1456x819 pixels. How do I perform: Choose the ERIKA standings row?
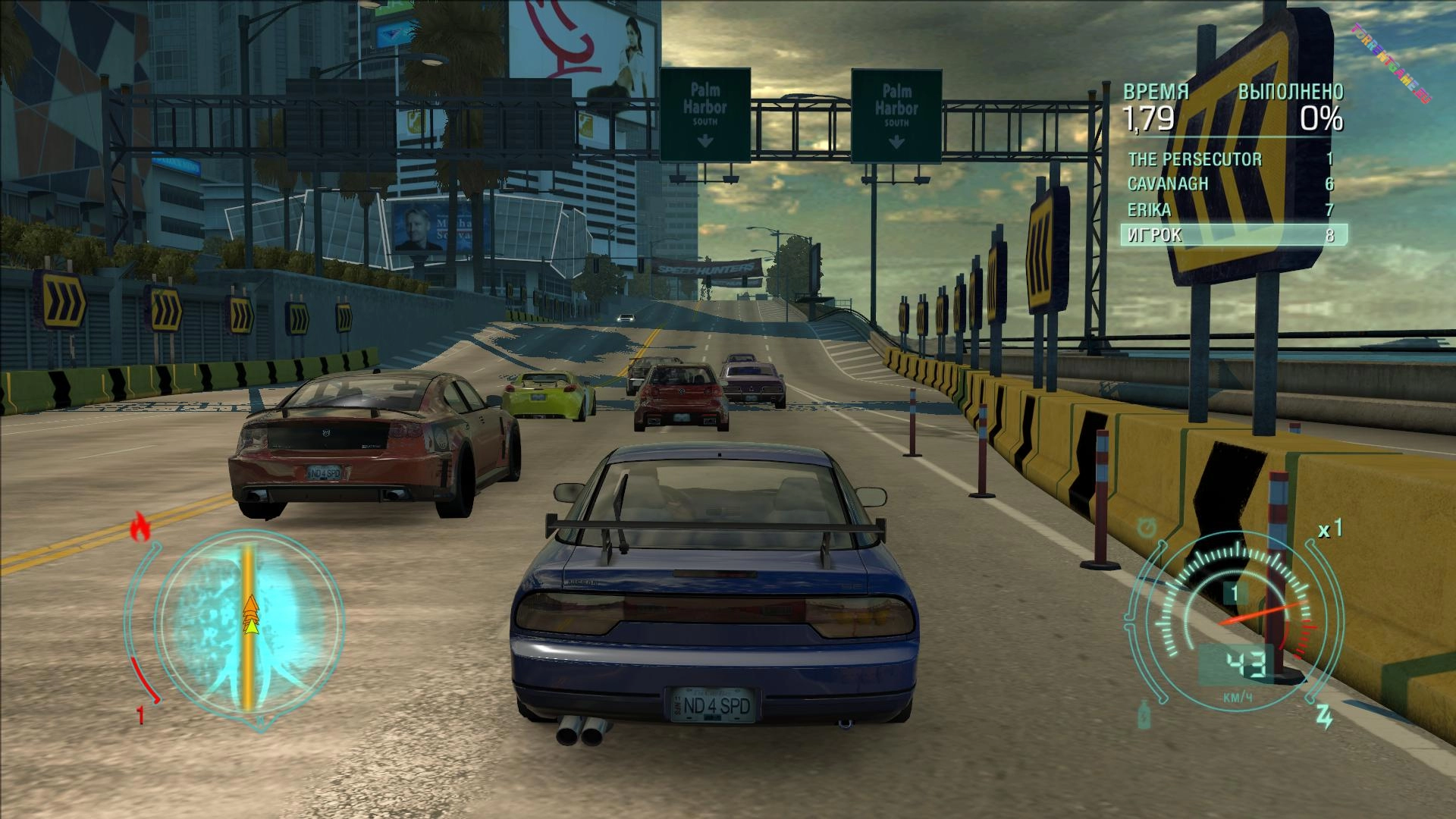click(x=1230, y=210)
